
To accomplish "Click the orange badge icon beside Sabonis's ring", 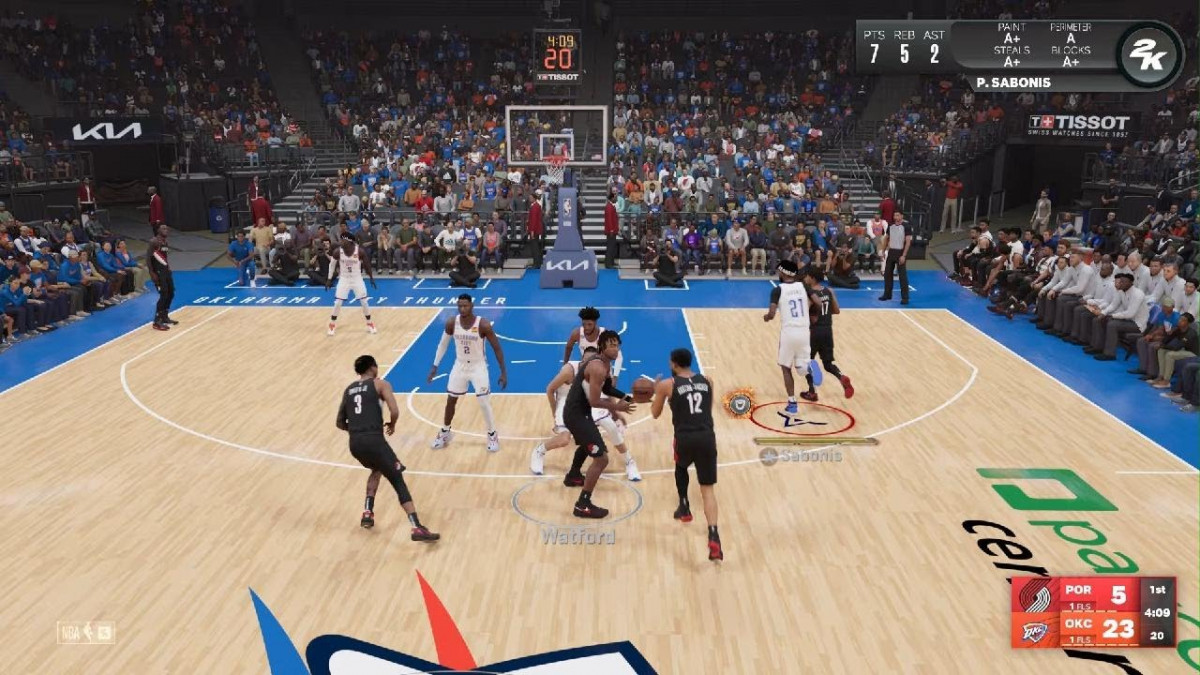I will coord(739,402).
